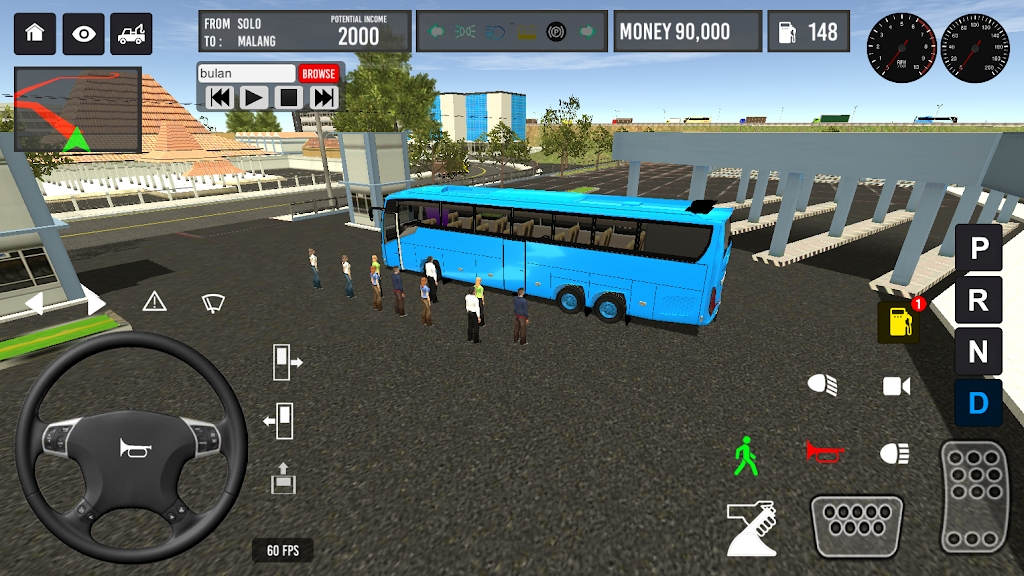
Task: Open the fuel station notification
Action: (x=898, y=322)
